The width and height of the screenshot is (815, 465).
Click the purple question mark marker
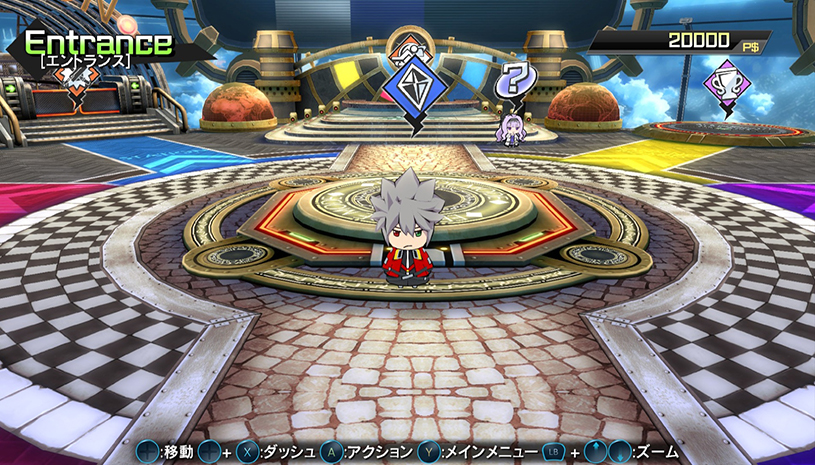[x=516, y=80]
